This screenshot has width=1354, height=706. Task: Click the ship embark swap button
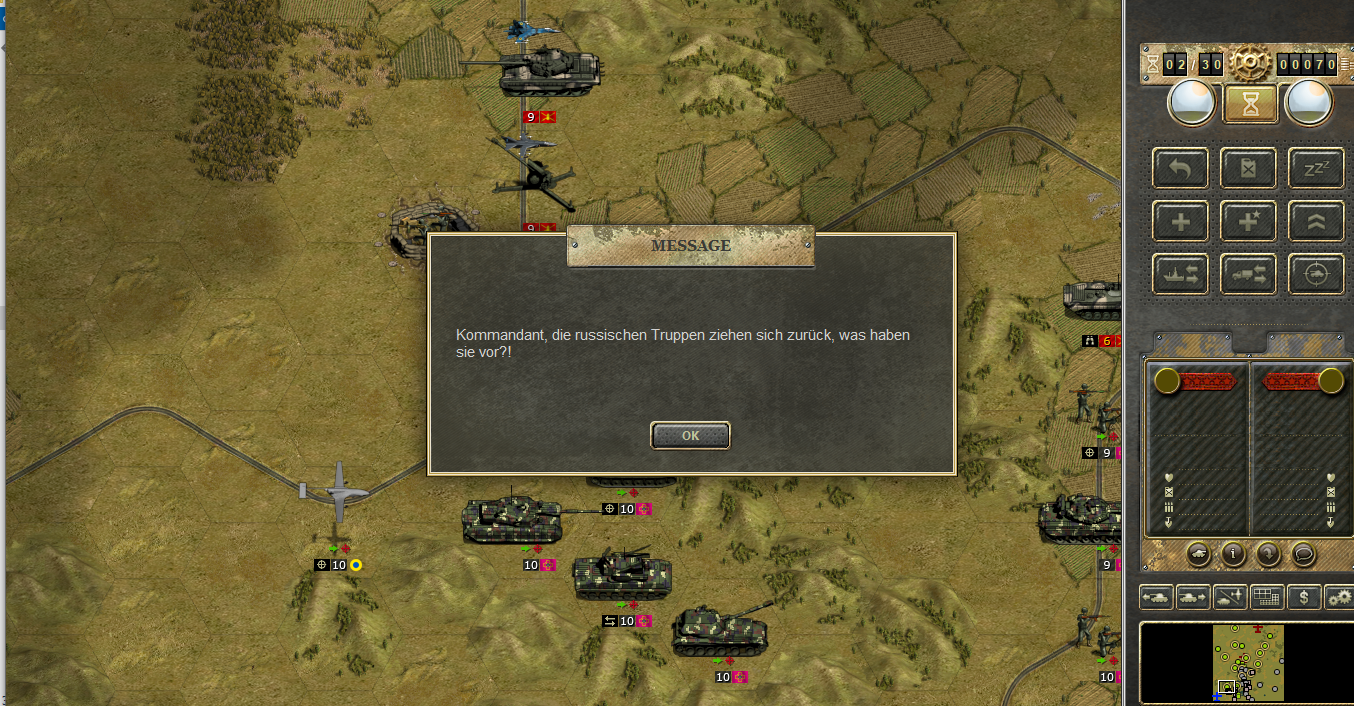coord(1180,274)
